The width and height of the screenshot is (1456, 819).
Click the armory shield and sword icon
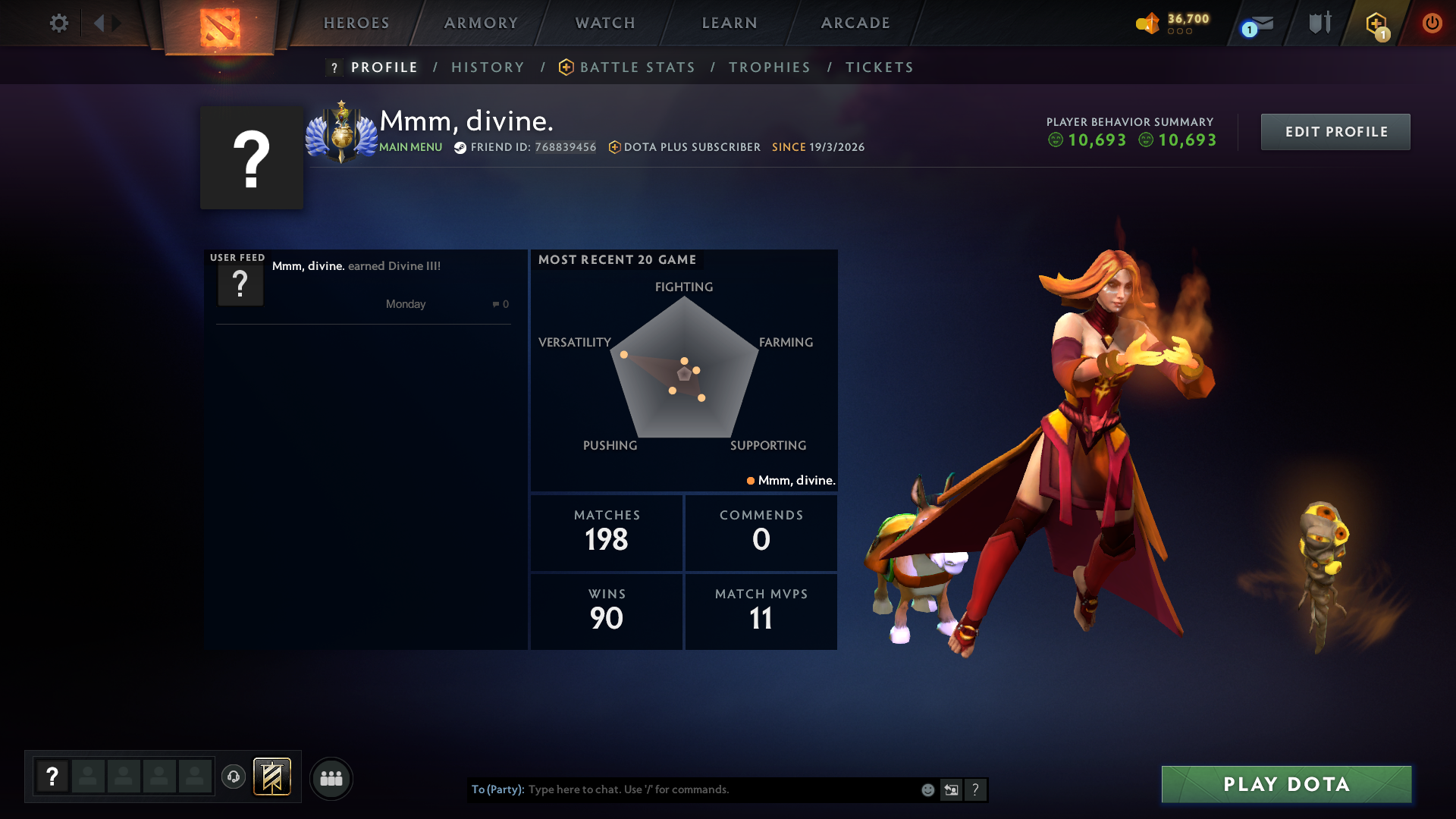pos(1319,23)
